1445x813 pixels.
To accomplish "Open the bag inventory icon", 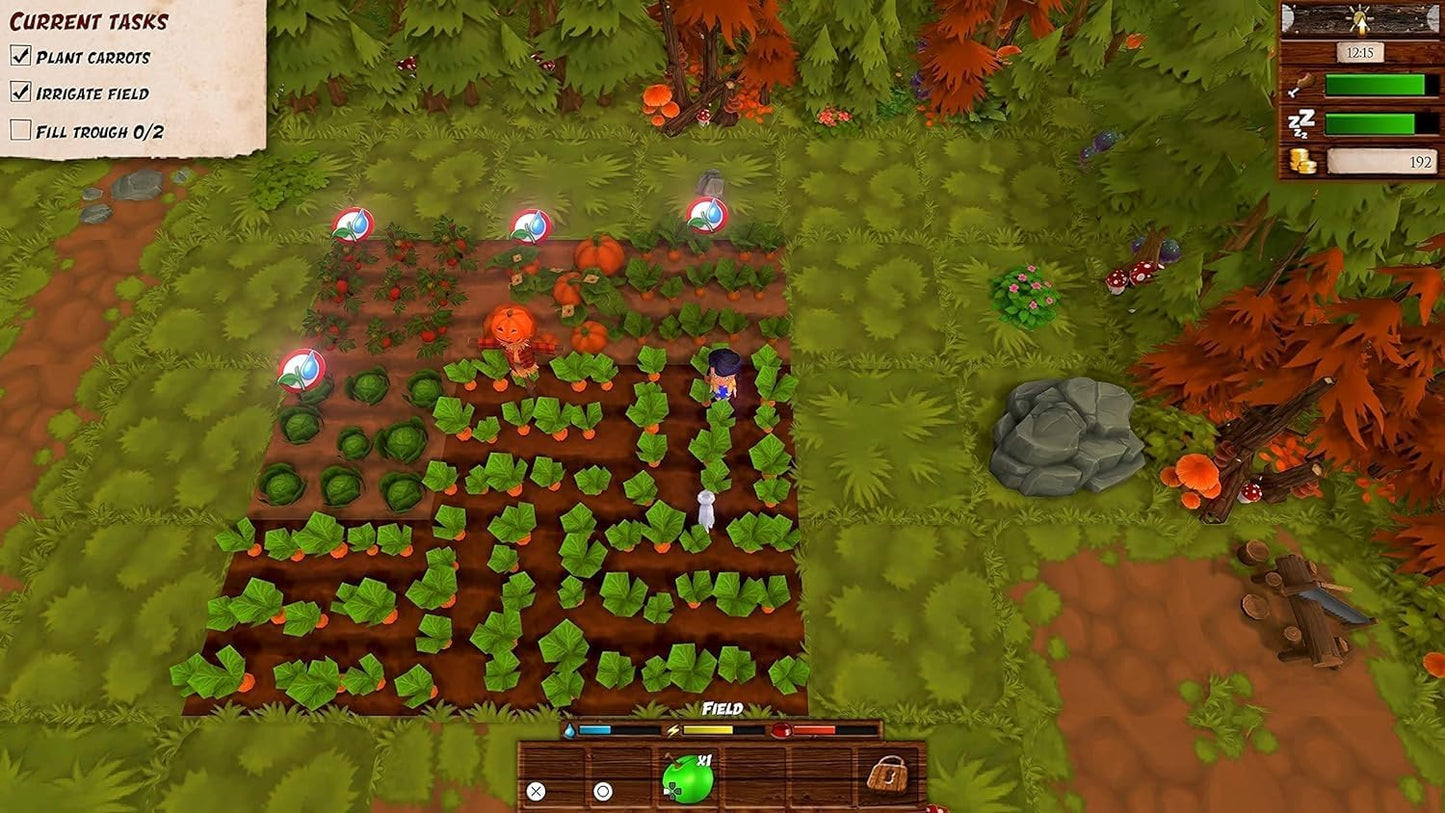I will (886, 775).
